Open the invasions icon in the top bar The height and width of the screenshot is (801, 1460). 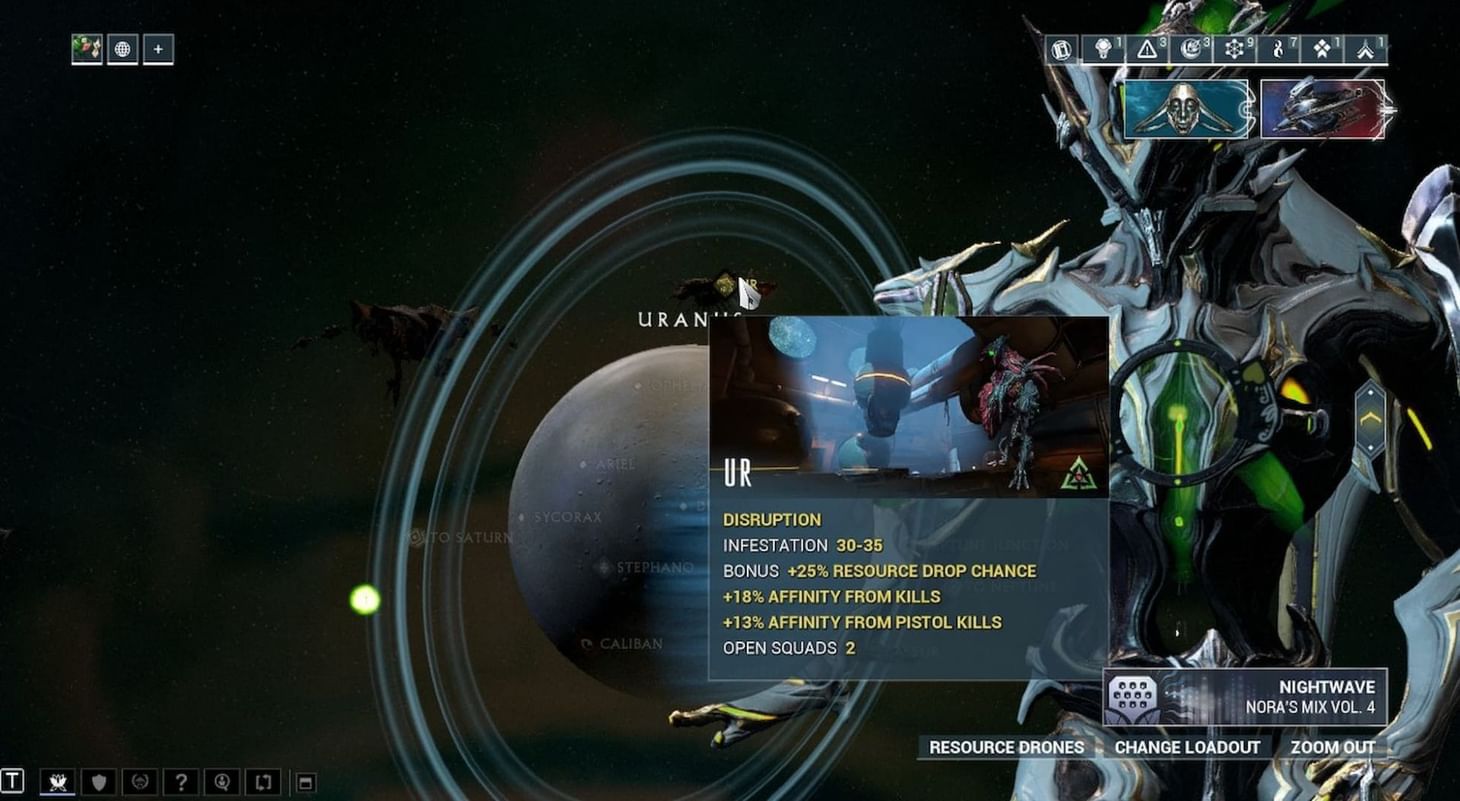[1190, 47]
